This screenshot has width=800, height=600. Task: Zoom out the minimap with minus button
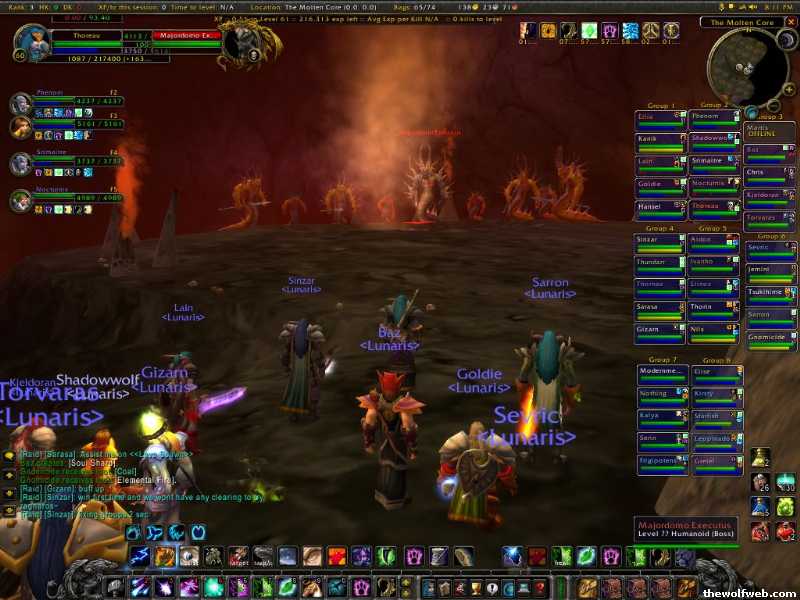[775, 105]
